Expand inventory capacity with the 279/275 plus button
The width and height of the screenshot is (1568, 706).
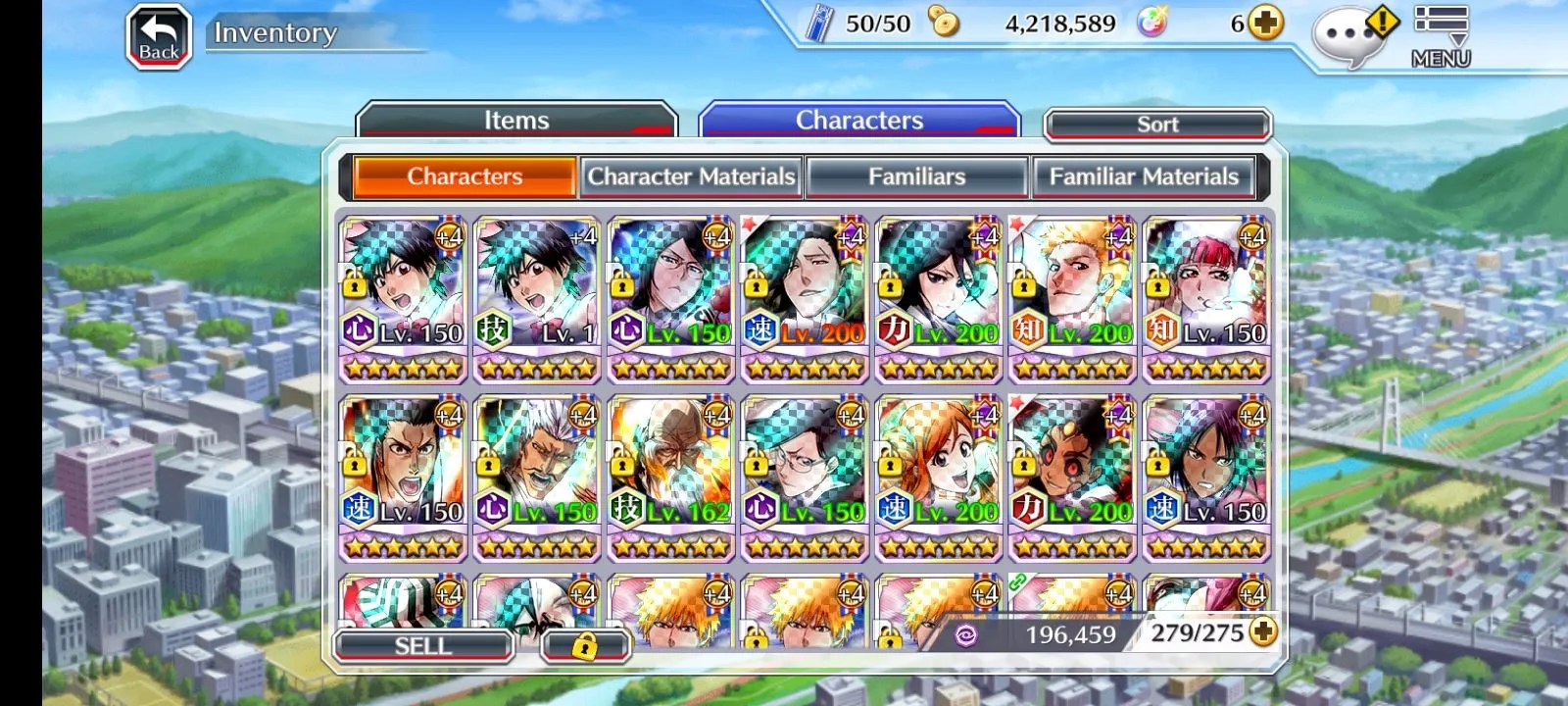[1263, 632]
